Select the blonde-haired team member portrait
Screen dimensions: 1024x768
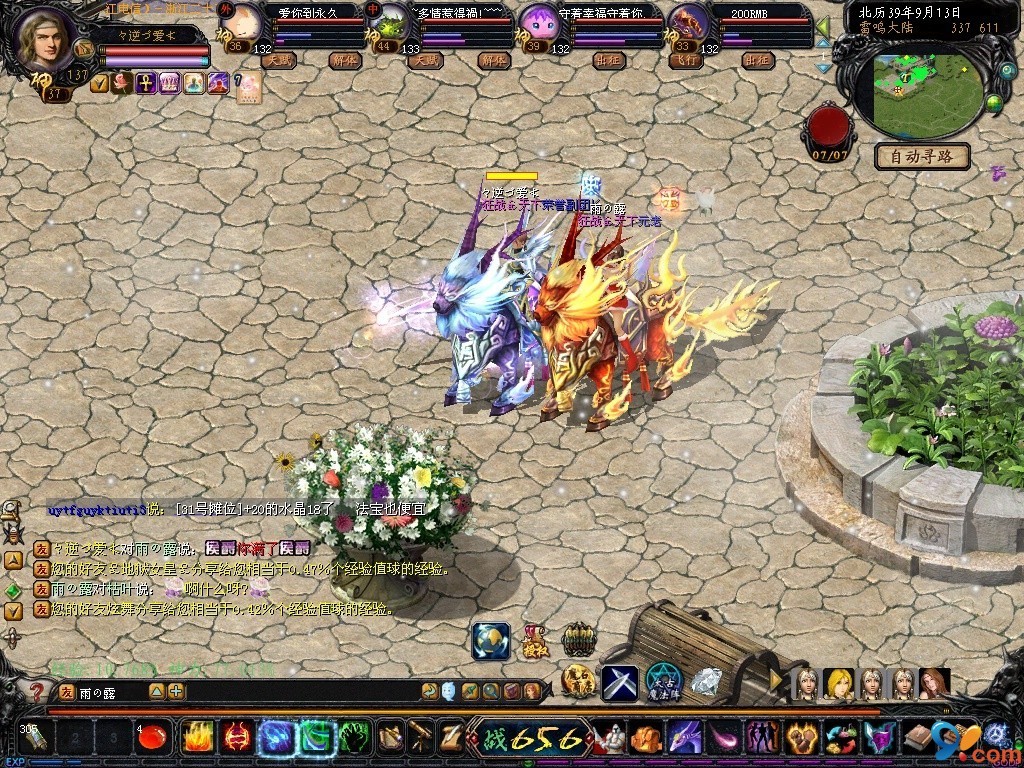838,684
